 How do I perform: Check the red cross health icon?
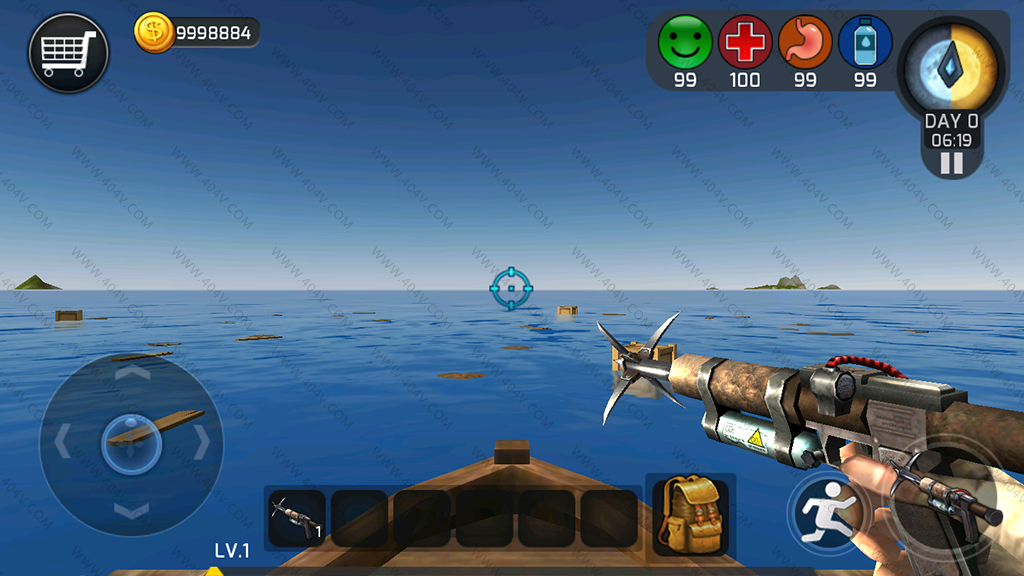[x=745, y=42]
